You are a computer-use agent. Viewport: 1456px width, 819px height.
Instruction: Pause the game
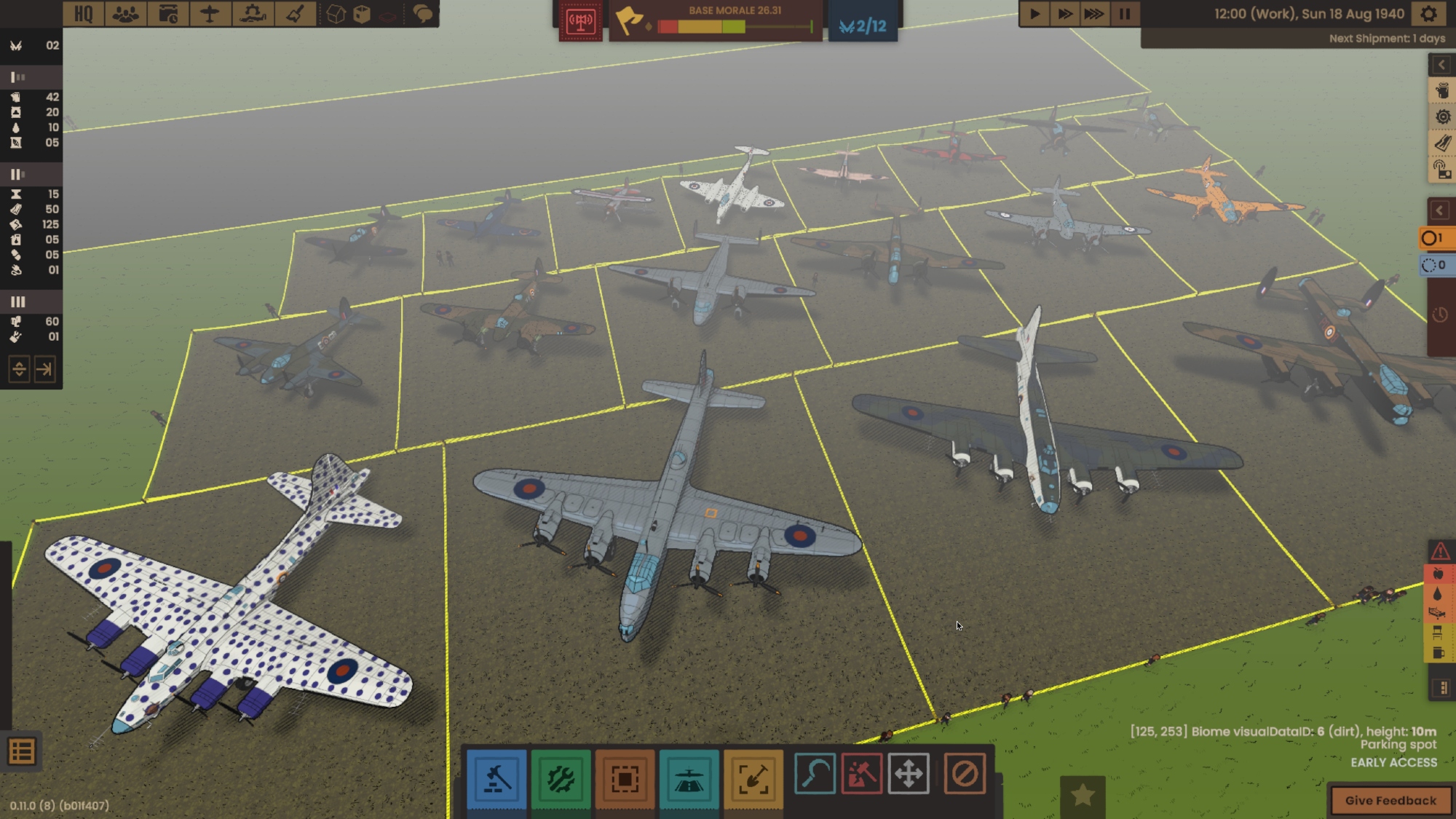click(x=1125, y=14)
